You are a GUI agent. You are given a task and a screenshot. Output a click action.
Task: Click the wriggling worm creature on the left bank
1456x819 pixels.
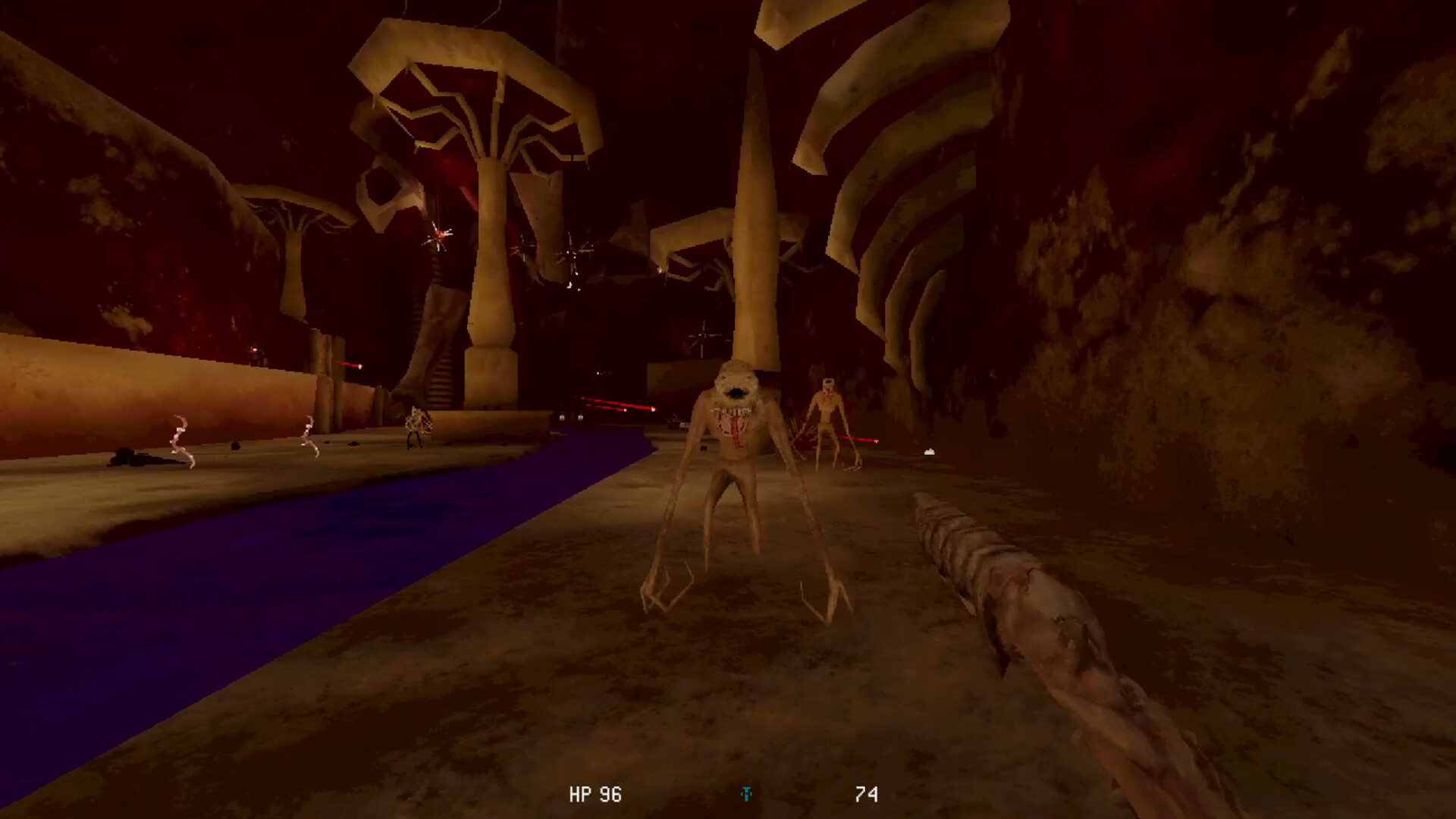pos(180,440)
